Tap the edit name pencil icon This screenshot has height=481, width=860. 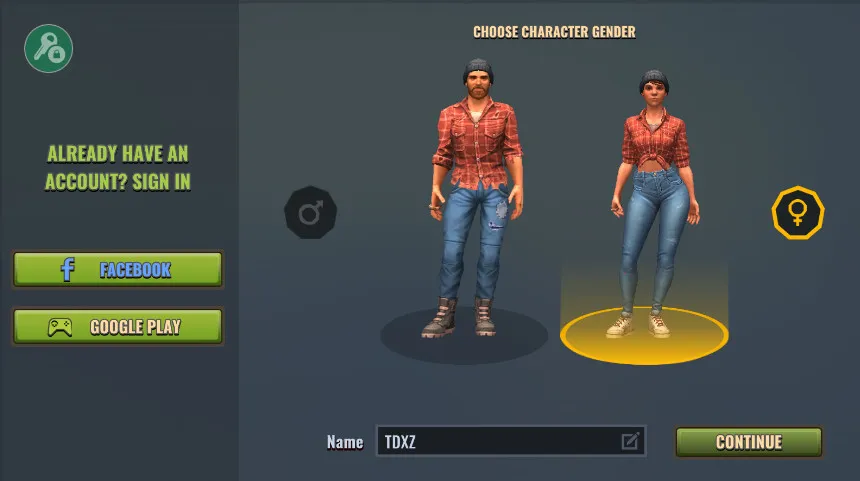[630, 441]
